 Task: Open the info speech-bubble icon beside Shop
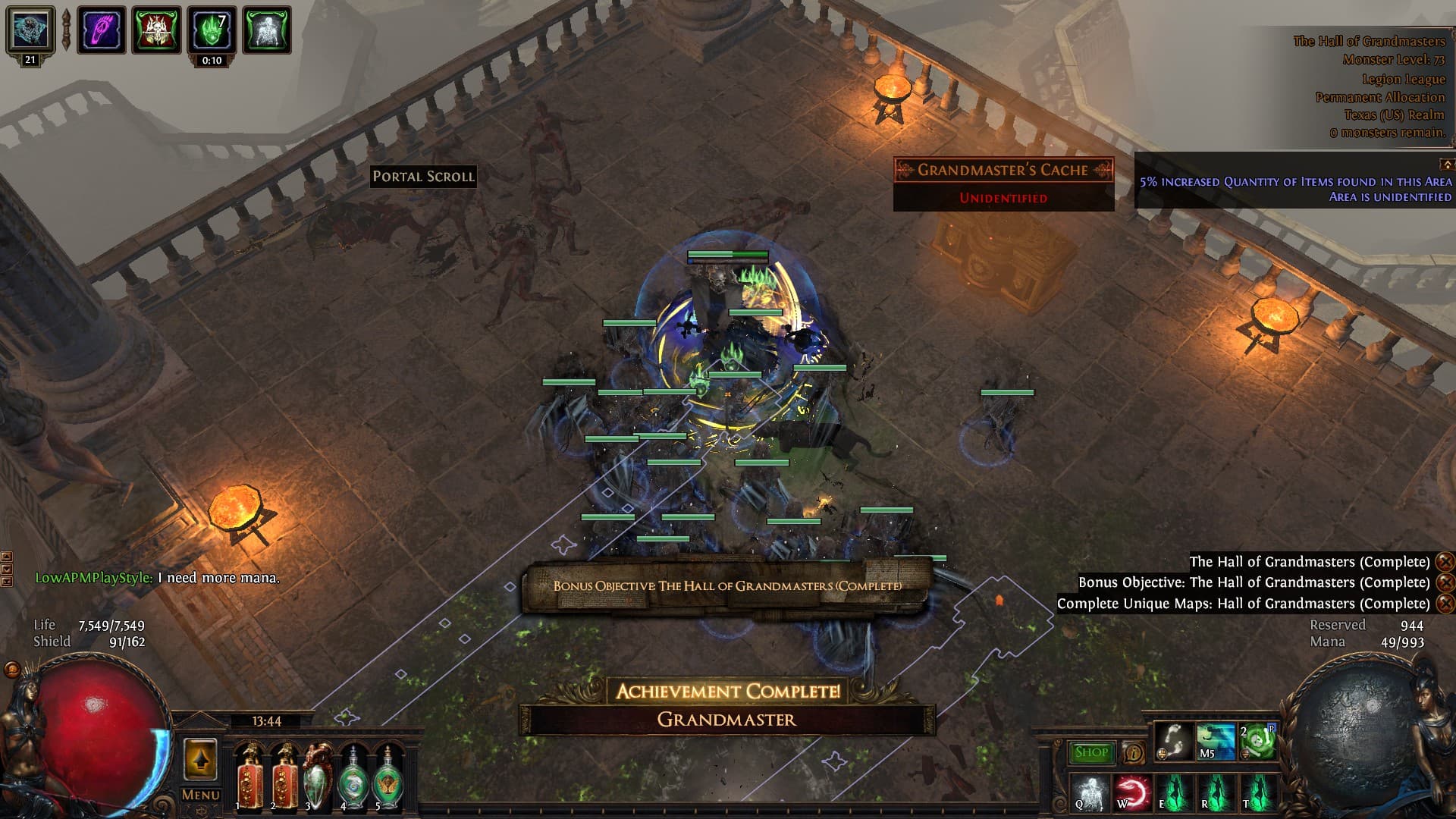[x=1133, y=752]
